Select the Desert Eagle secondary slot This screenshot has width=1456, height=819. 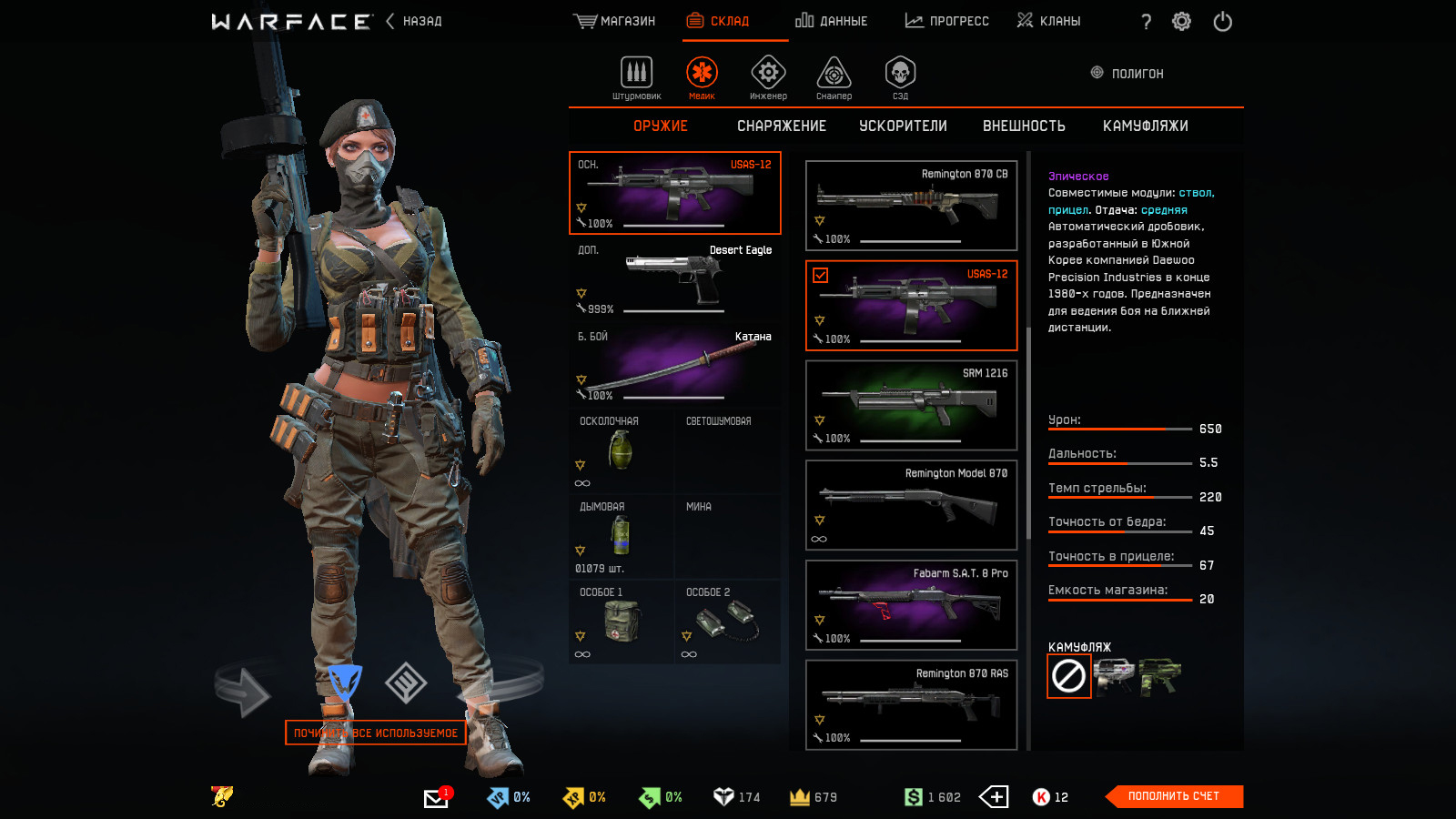pyautogui.click(x=674, y=278)
